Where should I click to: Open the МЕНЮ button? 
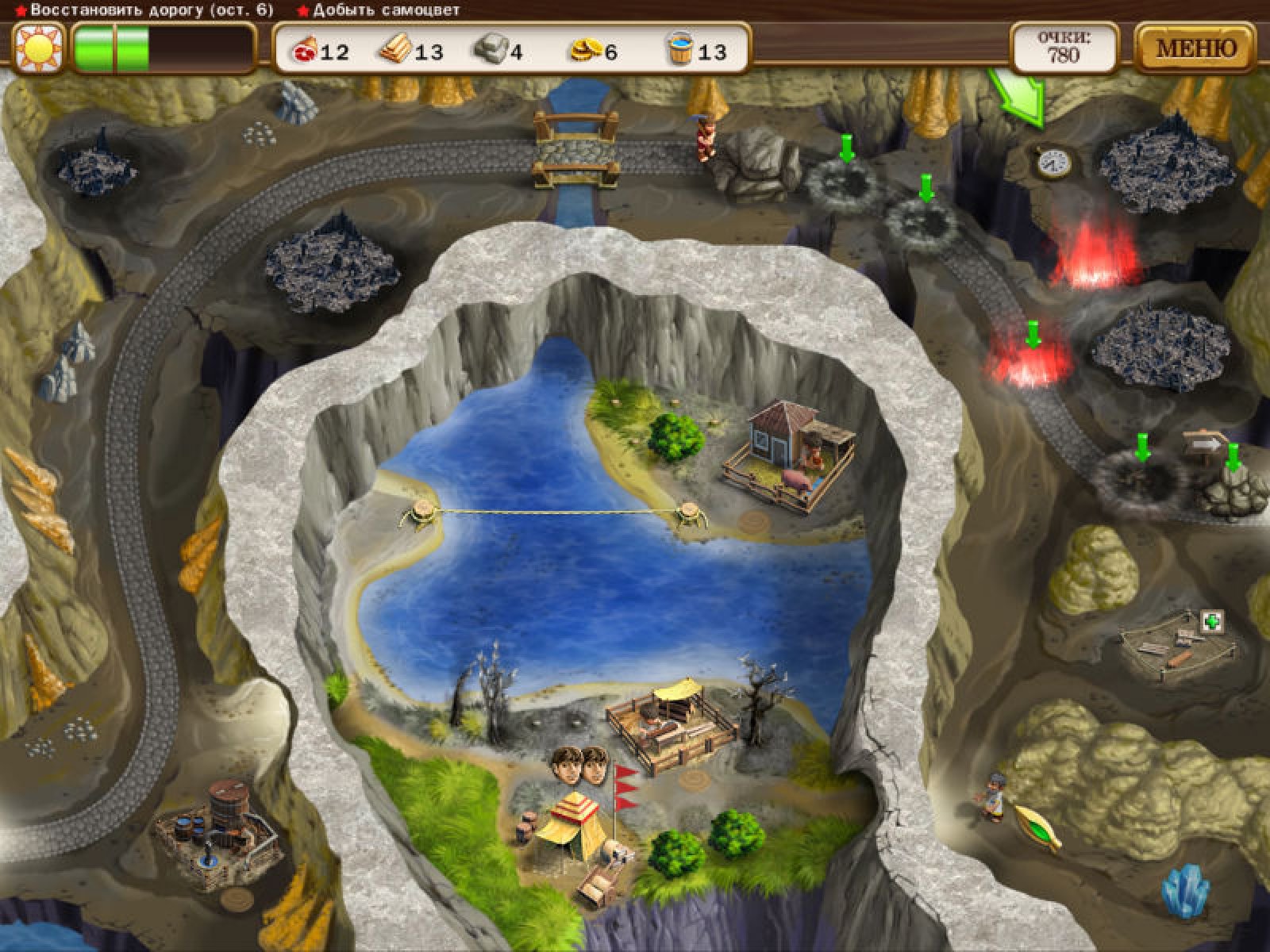(1195, 48)
